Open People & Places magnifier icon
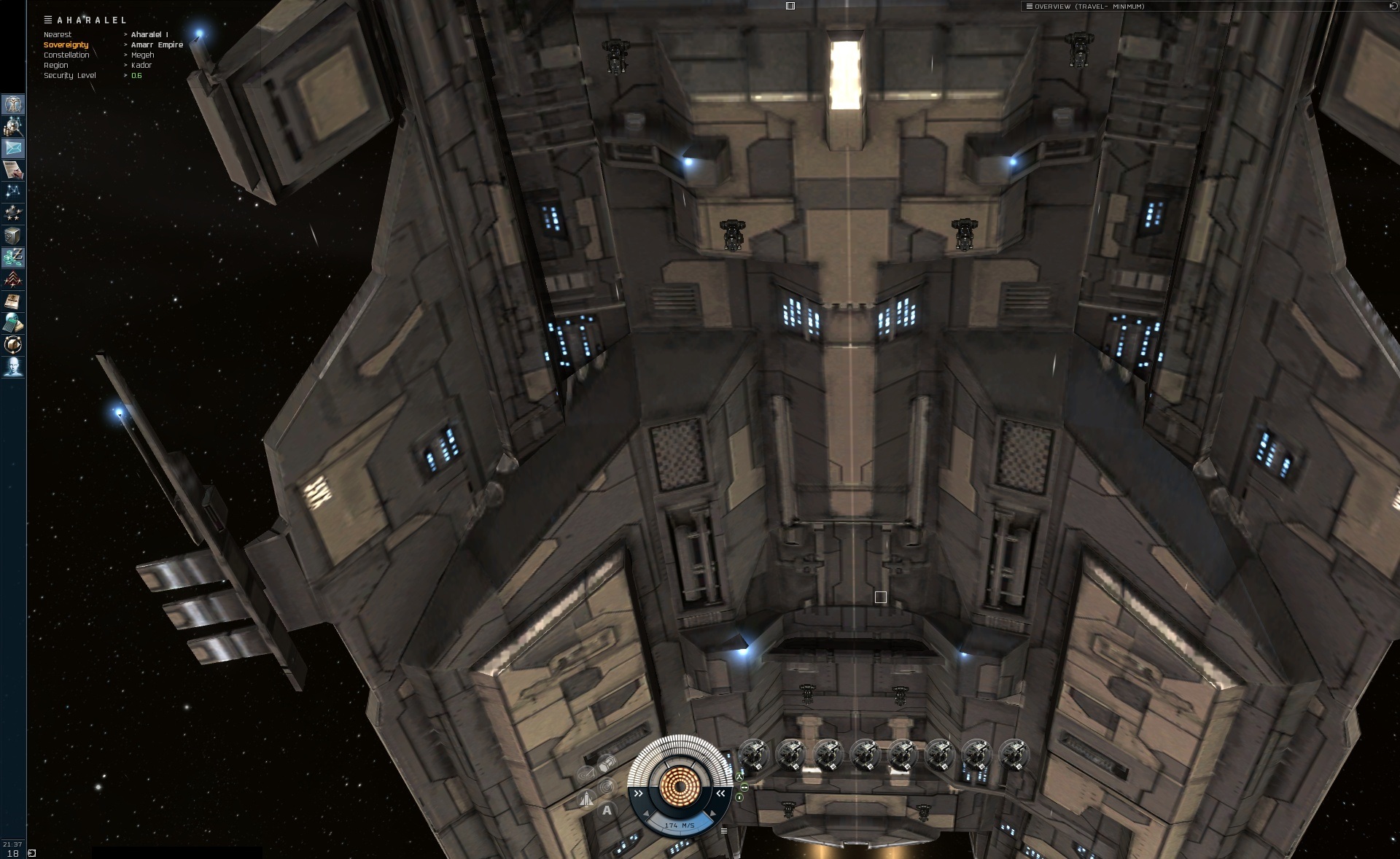 pyautogui.click(x=13, y=127)
